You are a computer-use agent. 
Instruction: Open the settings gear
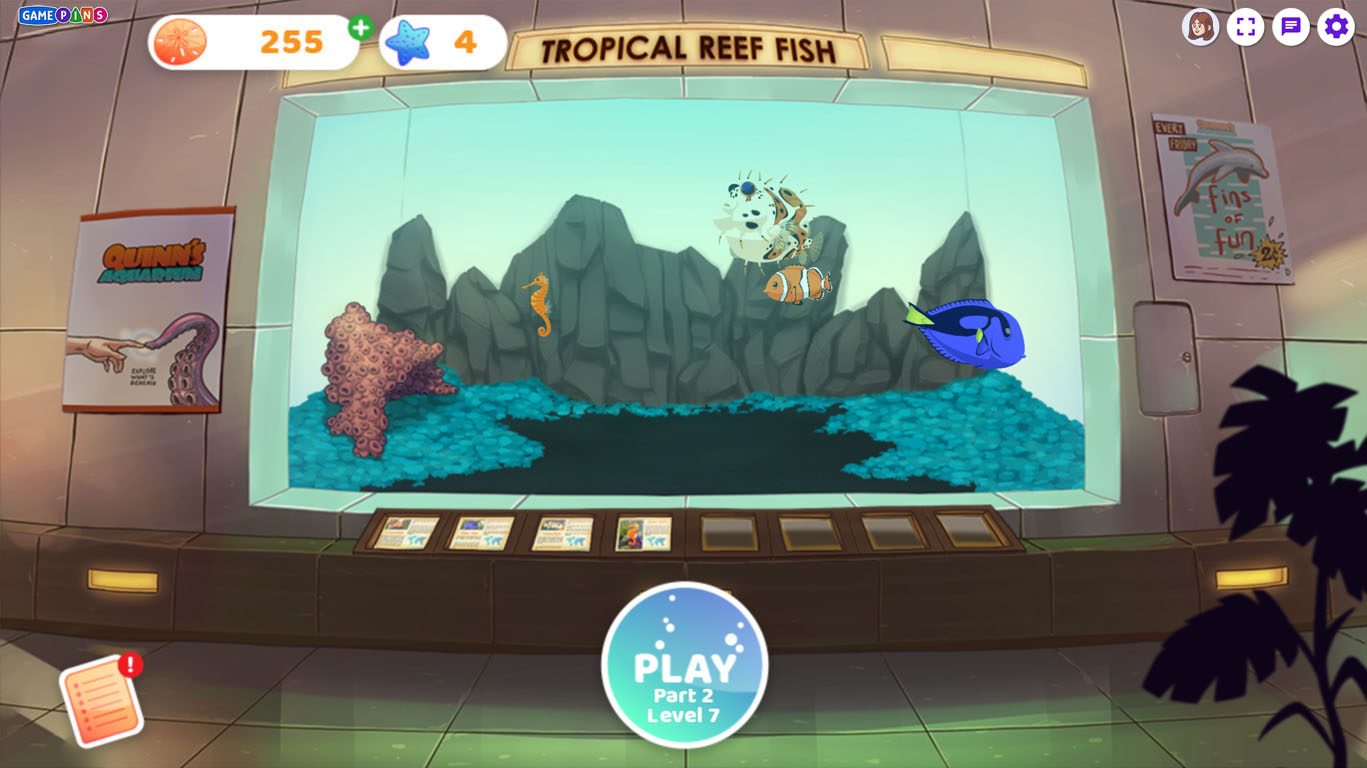click(1336, 27)
